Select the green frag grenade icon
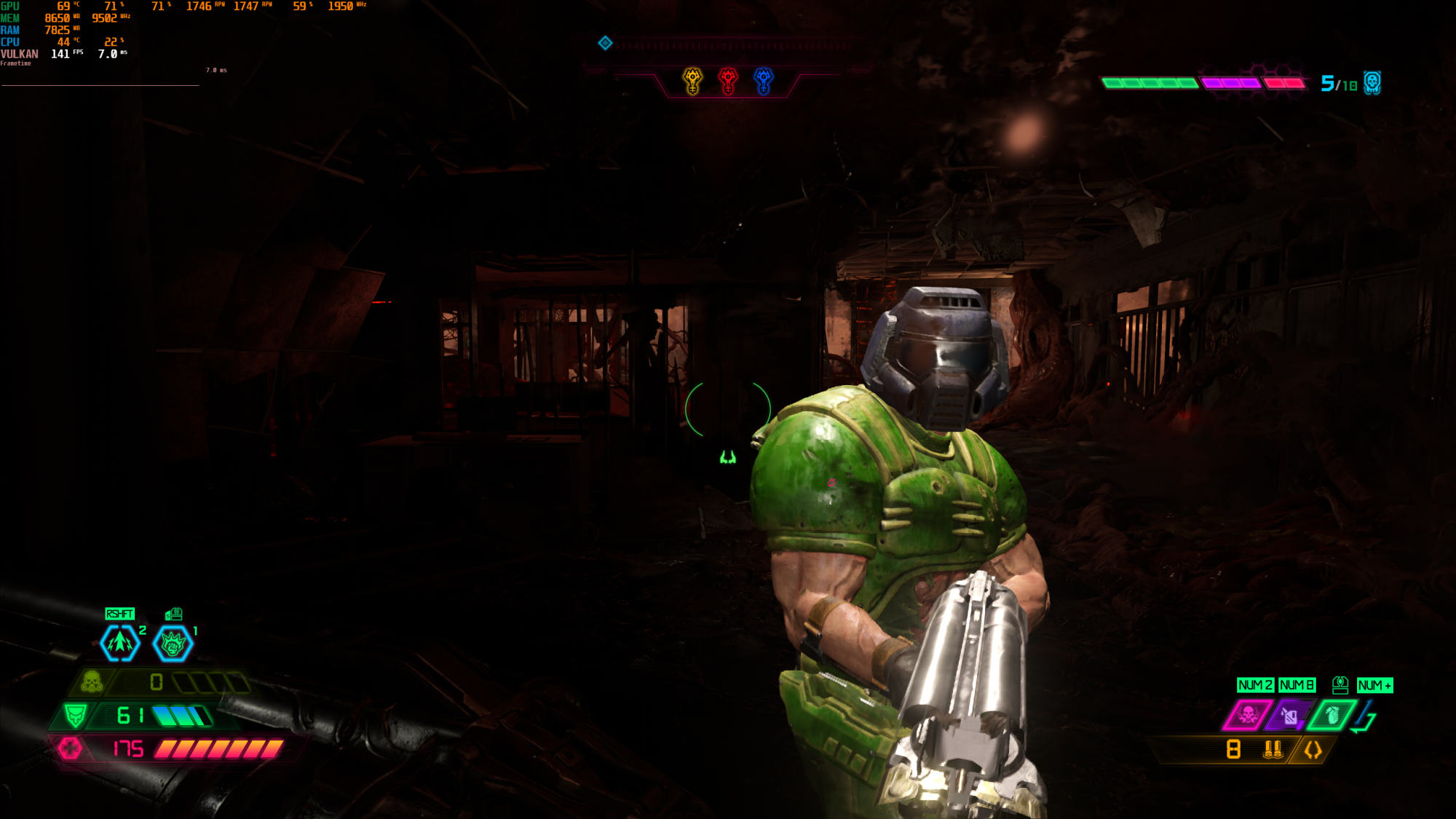 1332,715
